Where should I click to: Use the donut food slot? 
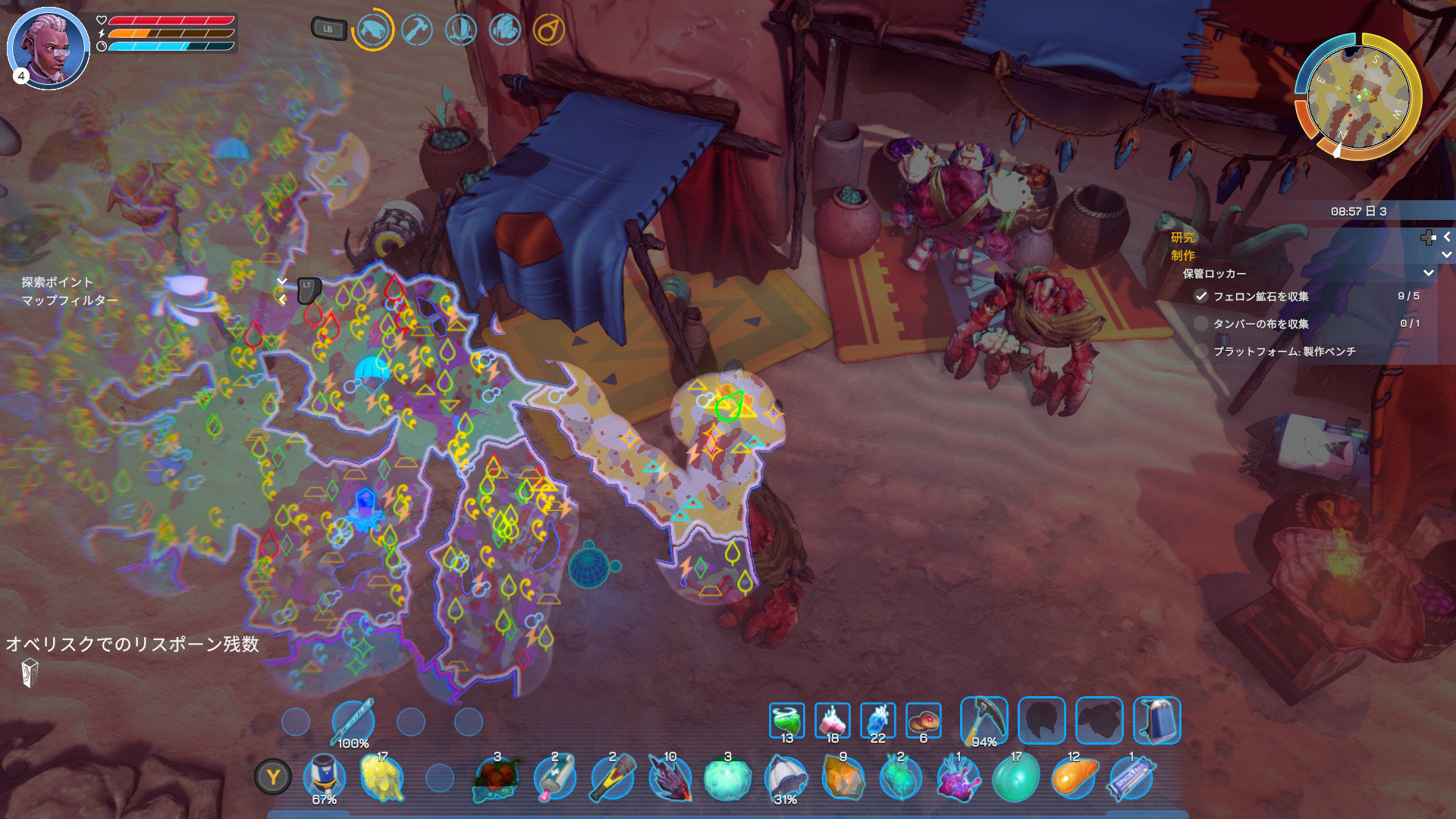pos(924,720)
